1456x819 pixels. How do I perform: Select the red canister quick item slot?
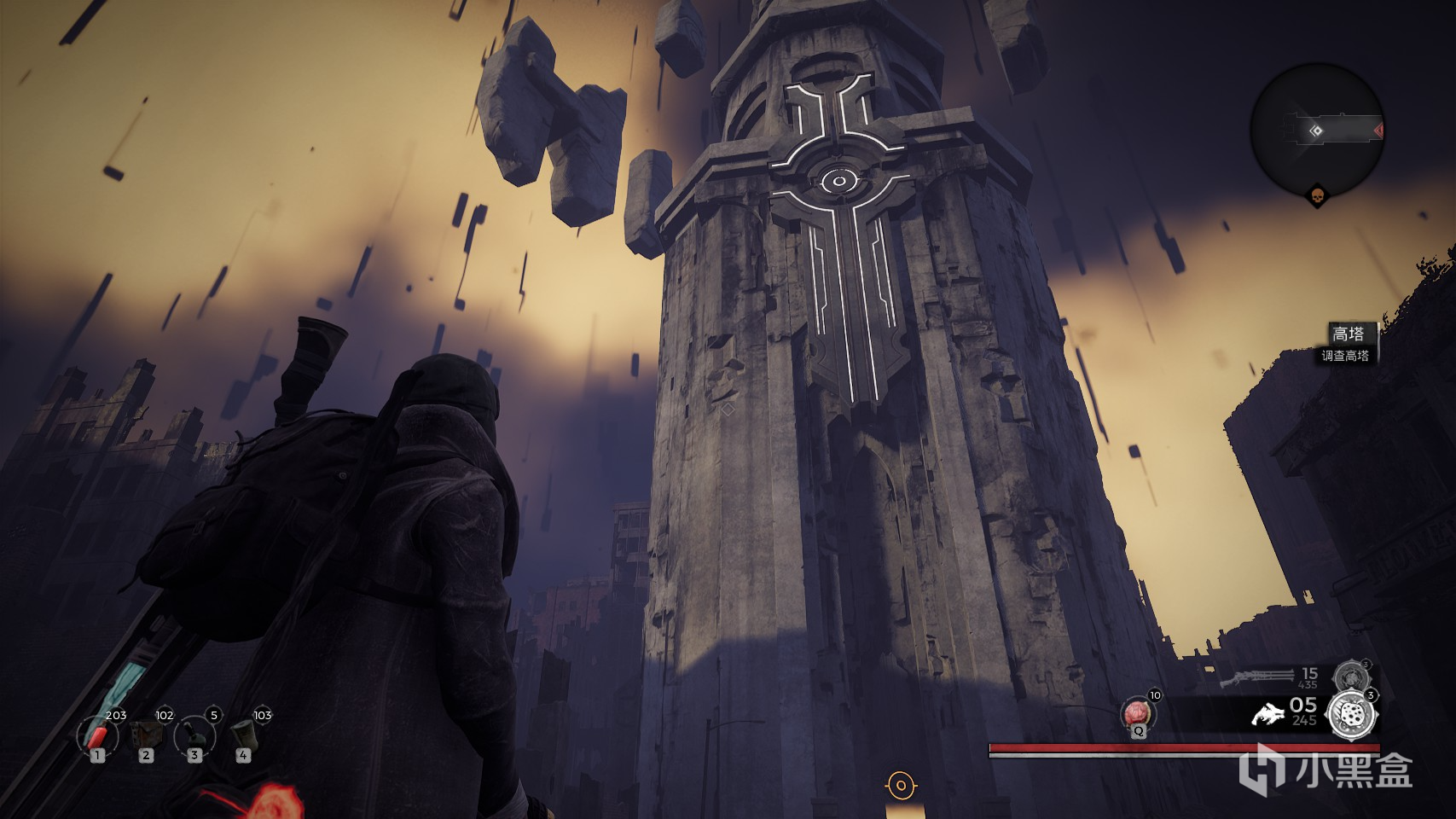[x=97, y=735]
